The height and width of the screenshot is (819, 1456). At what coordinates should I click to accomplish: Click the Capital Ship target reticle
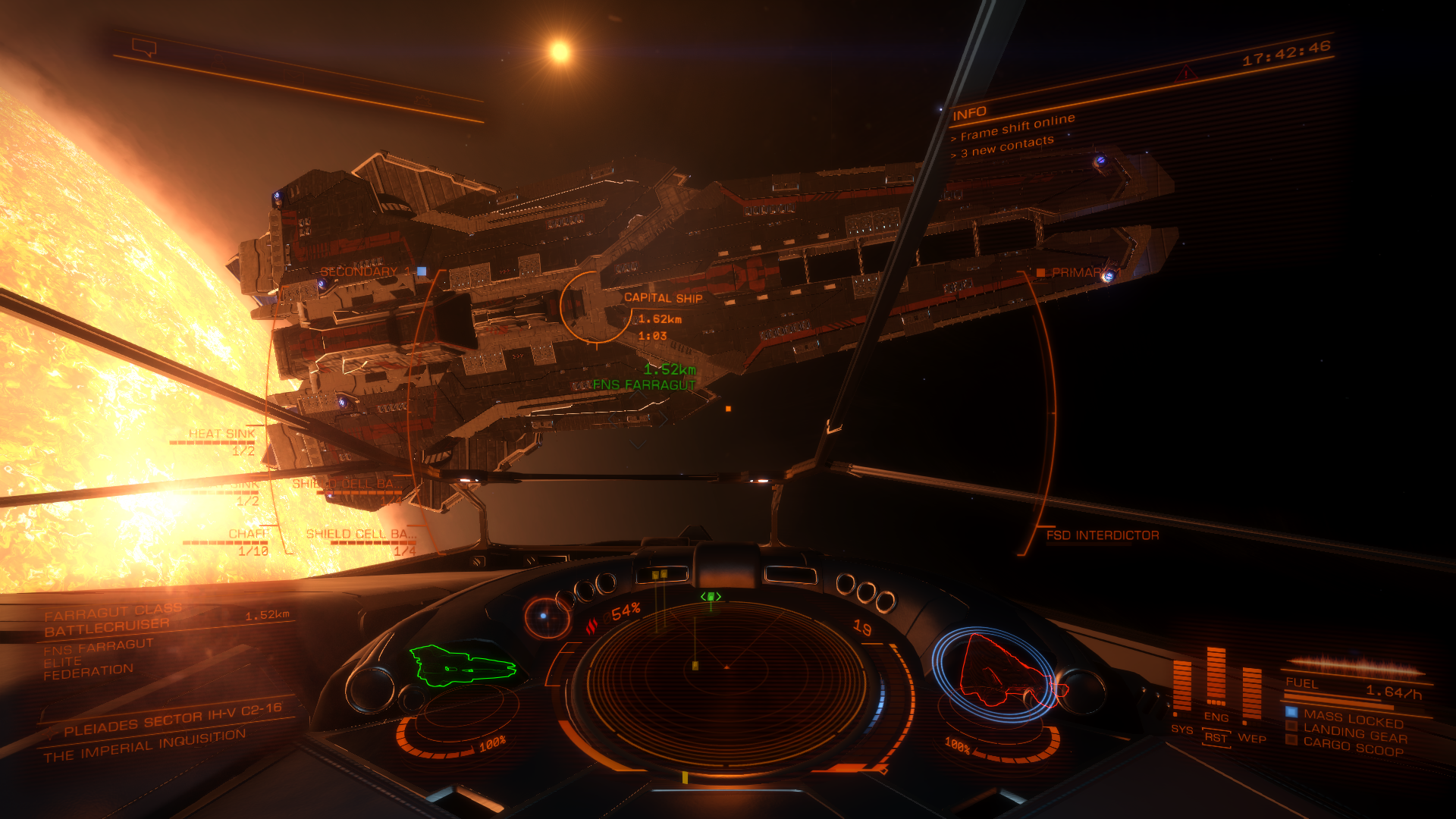pos(596,308)
